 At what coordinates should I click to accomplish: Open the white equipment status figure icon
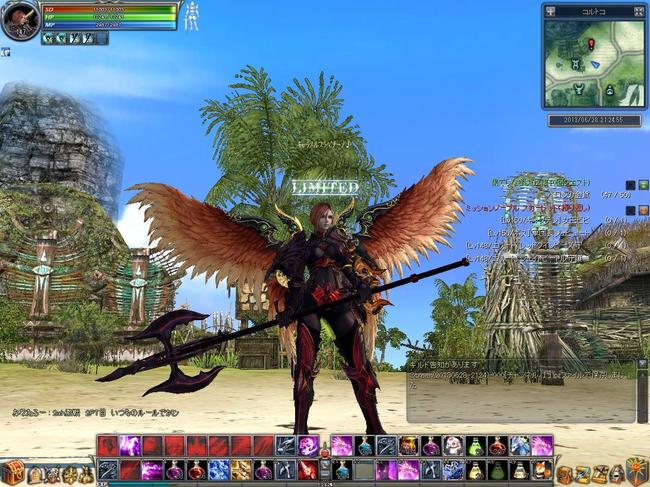(191, 16)
